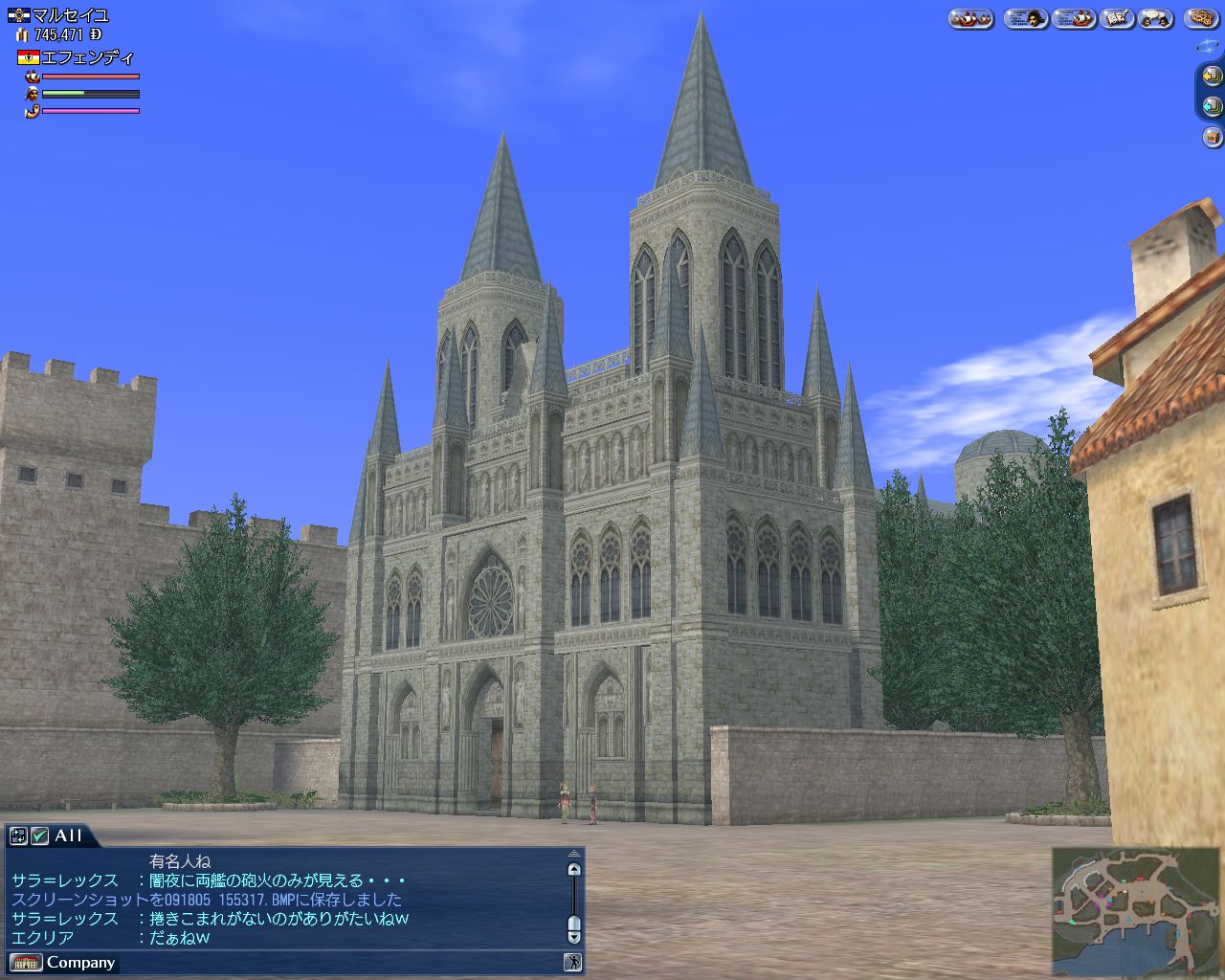Click the swirling ring icon
This screenshot has width=1225, height=980.
[1208, 45]
